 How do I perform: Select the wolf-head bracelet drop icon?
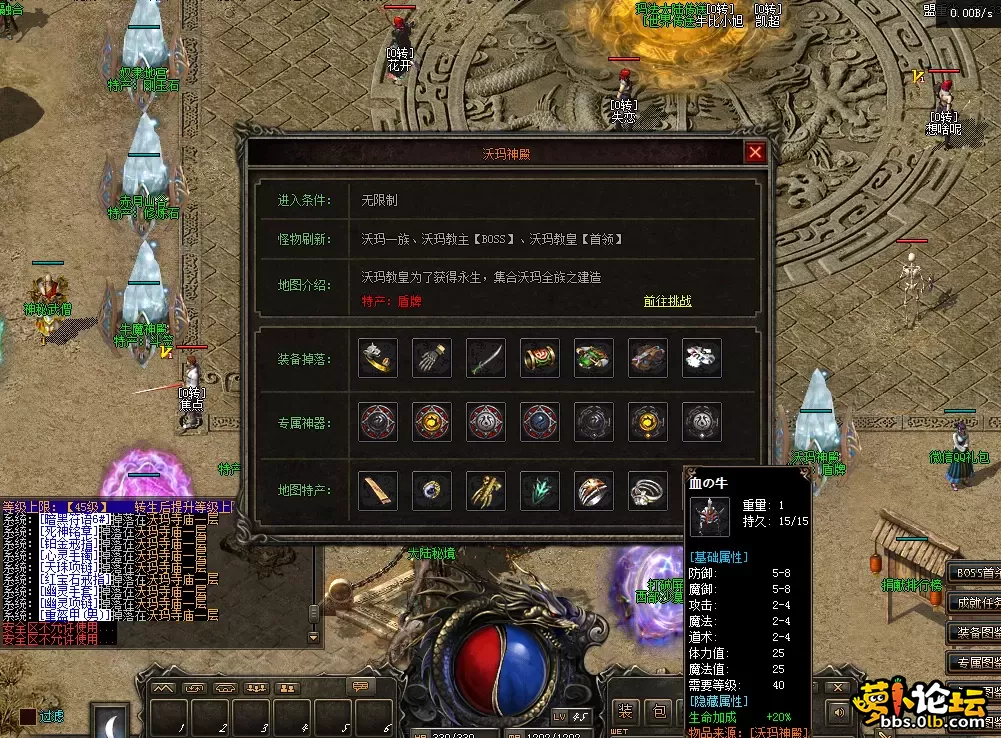pos(378,358)
